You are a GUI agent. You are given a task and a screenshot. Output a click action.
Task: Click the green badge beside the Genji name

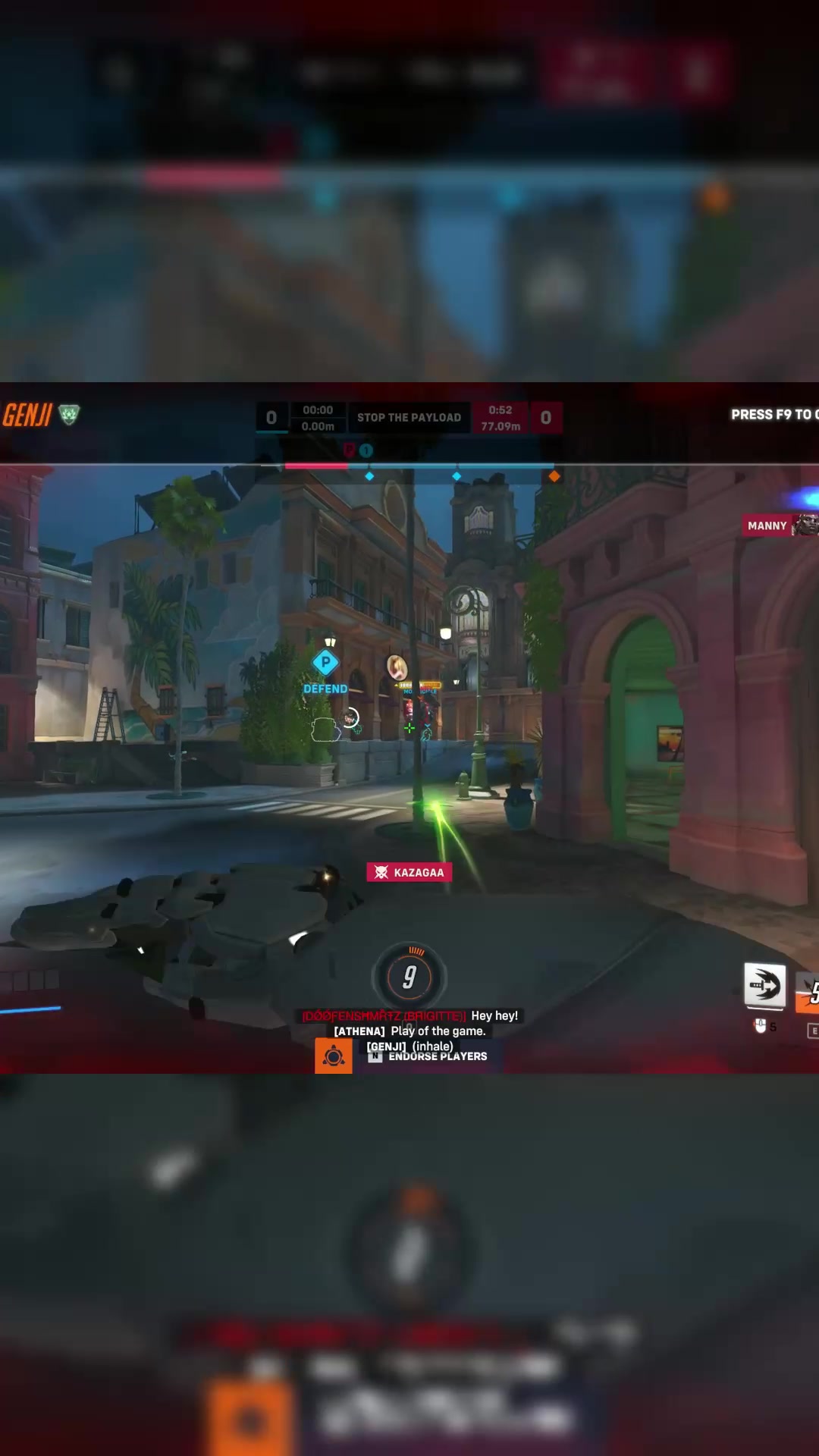[69, 414]
